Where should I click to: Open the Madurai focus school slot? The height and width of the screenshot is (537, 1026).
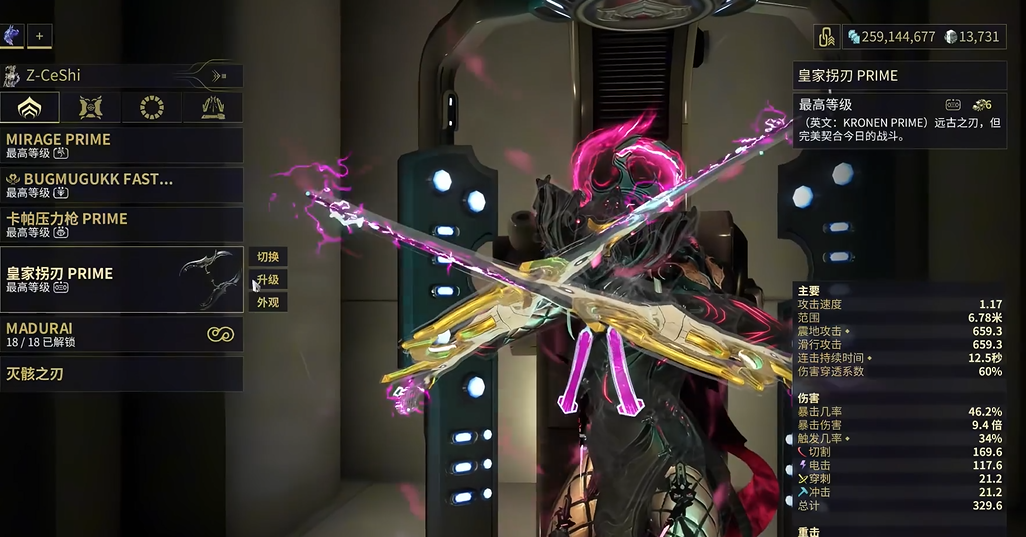coord(121,334)
